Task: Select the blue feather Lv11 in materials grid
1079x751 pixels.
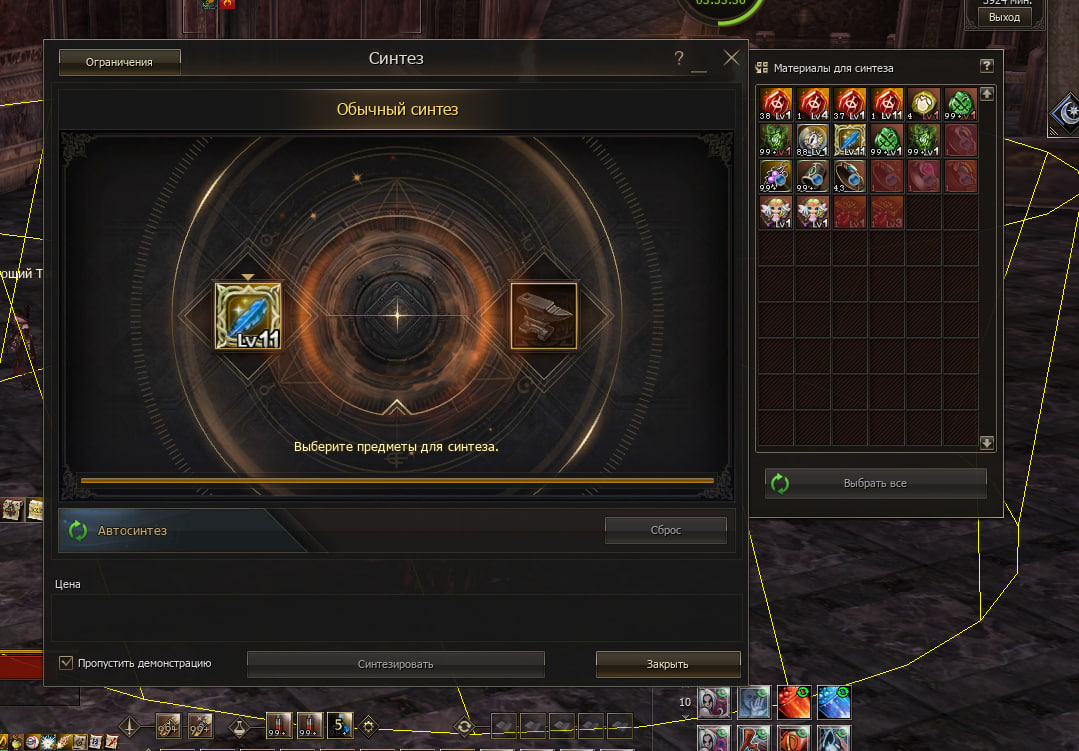Action: point(849,140)
